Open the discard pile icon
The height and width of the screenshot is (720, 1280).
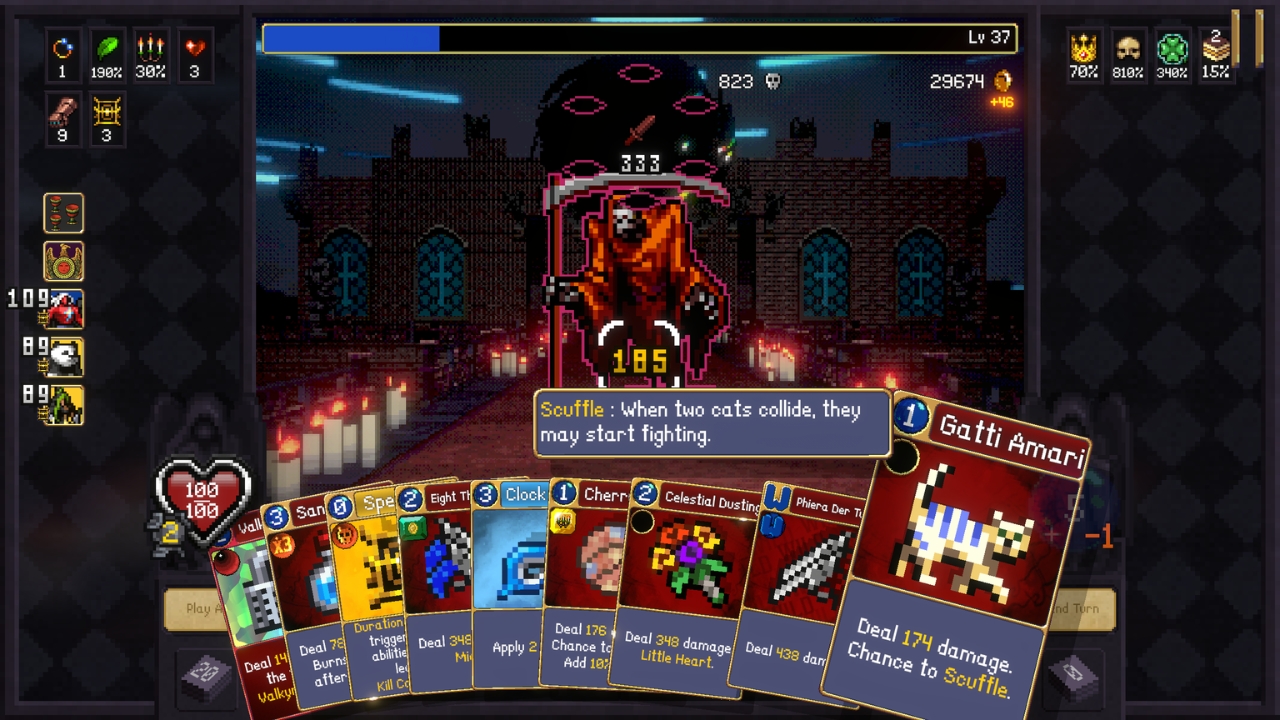tap(1074, 676)
